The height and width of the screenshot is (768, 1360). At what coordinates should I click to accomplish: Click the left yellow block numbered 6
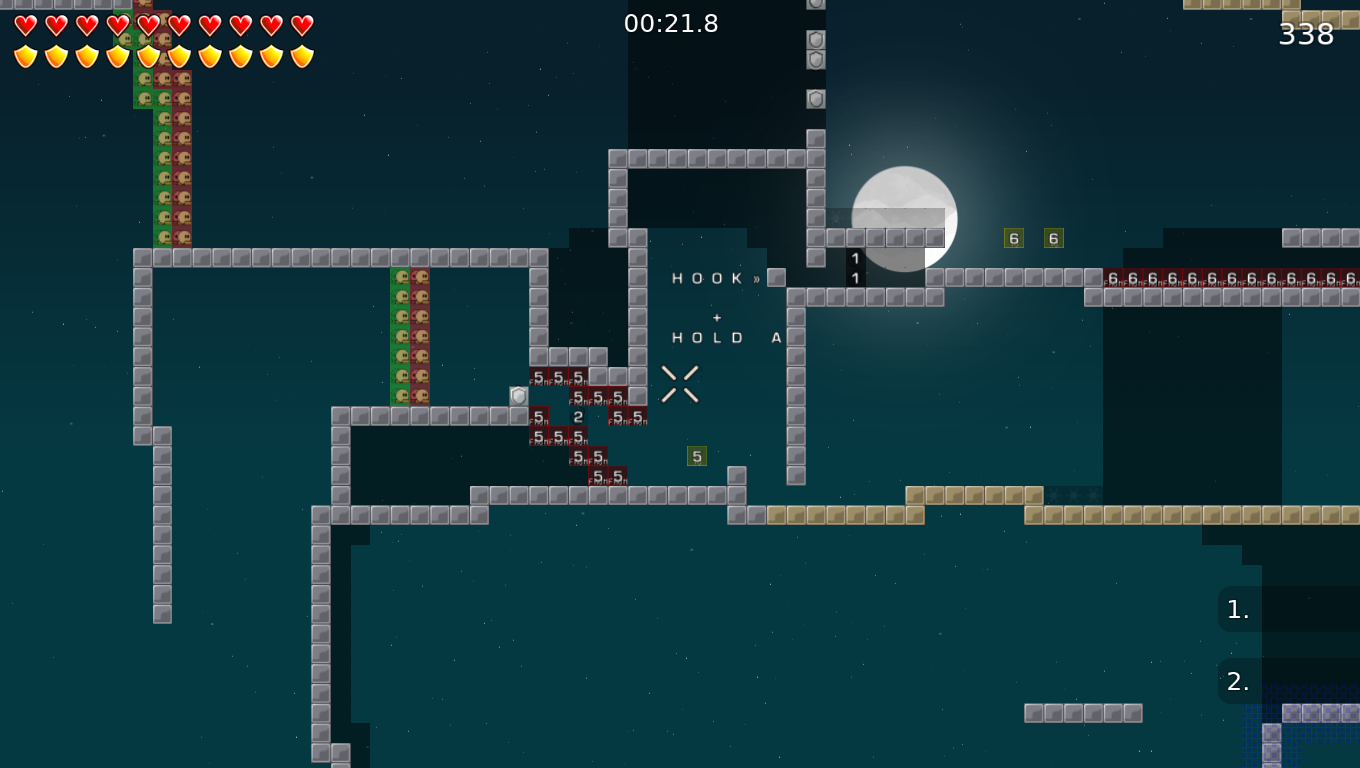coord(1013,238)
